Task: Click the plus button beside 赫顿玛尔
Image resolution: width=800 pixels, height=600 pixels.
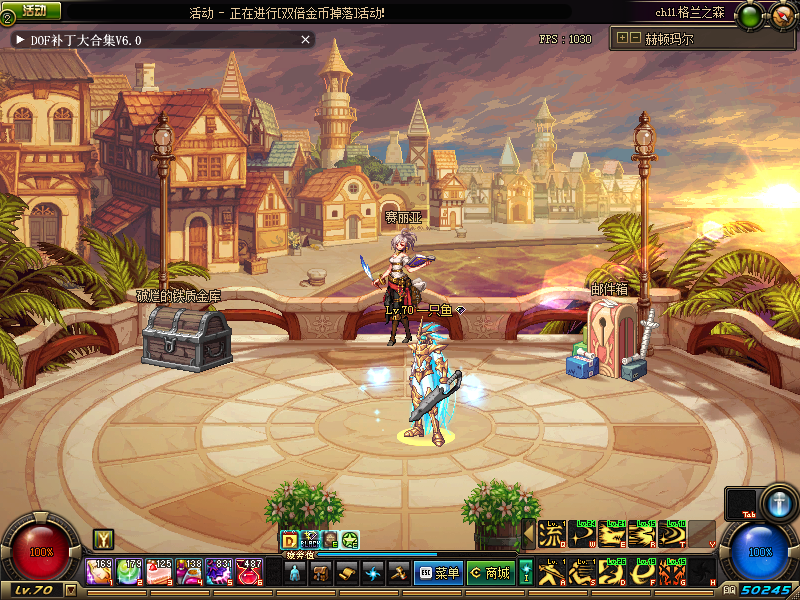Action: click(622, 39)
